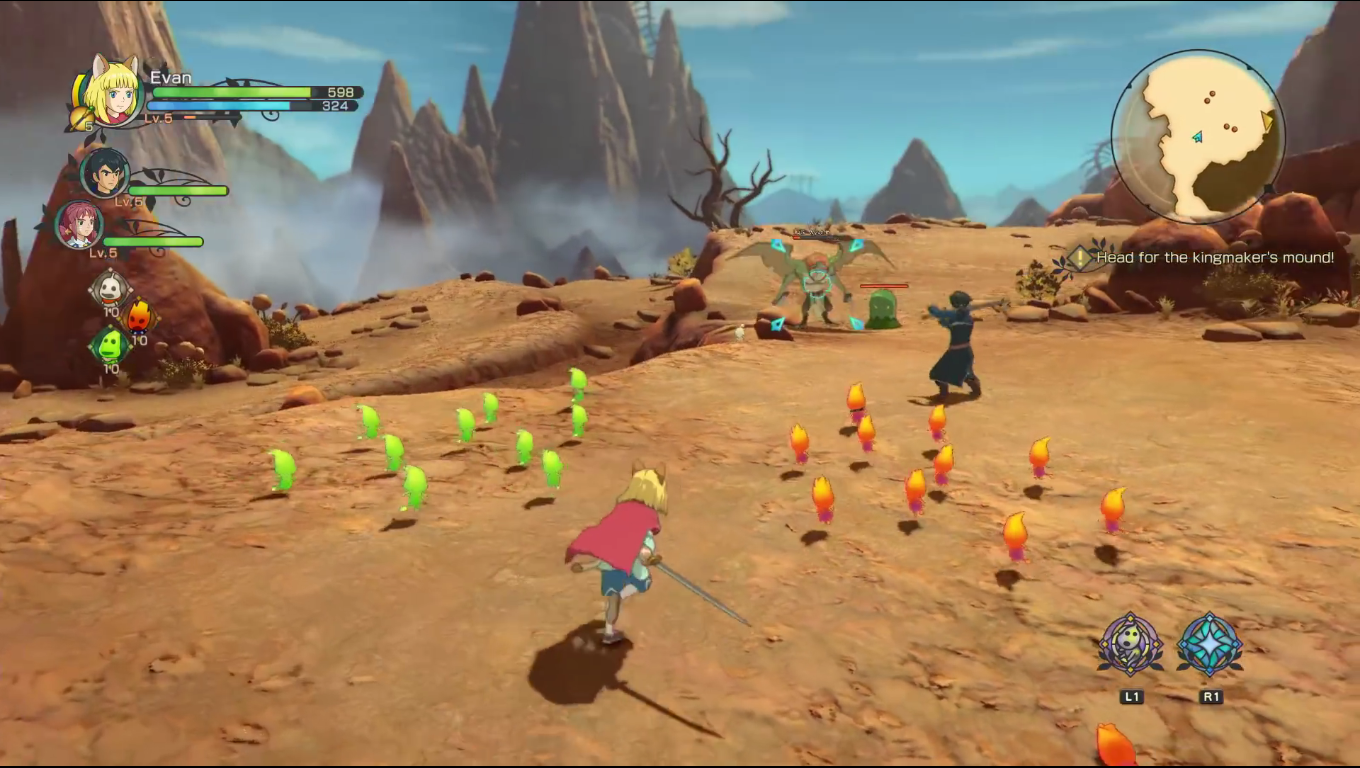This screenshot has height=768, width=1360.
Task: Click the targeted dragon enemy
Action: (x=815, y=285)
